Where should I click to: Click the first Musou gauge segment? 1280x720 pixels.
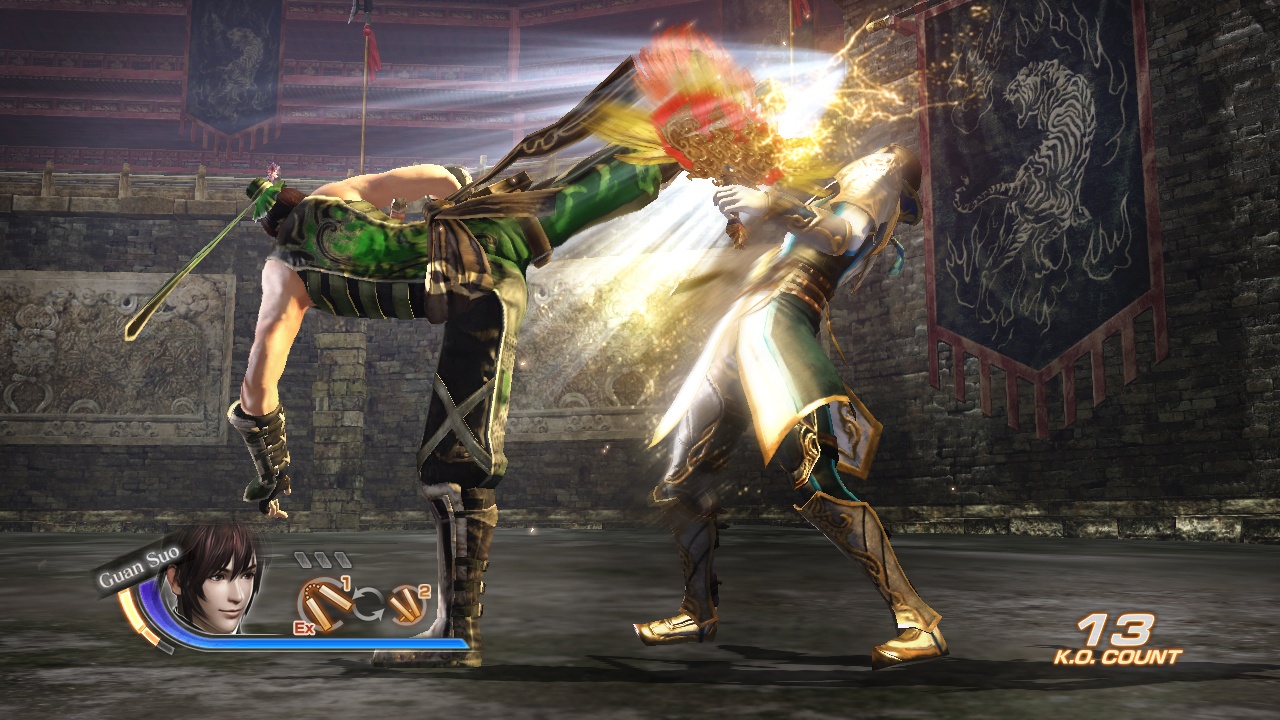coord(302,558)
